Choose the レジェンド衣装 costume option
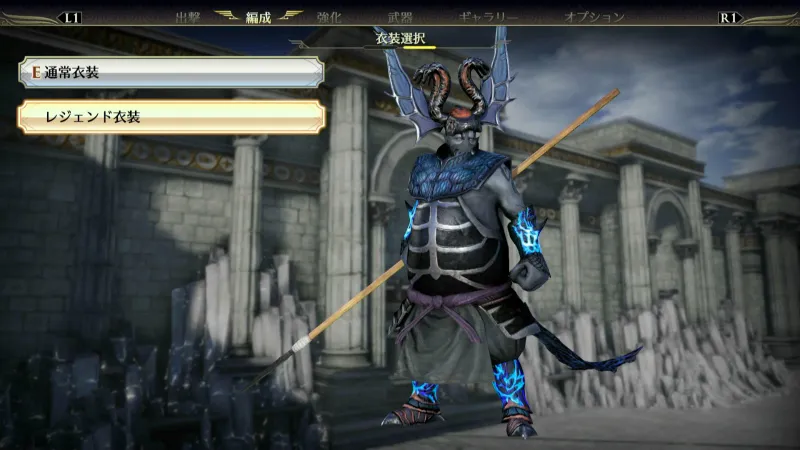The height and width of the screenshot is (450, 800). click(170, 117)
